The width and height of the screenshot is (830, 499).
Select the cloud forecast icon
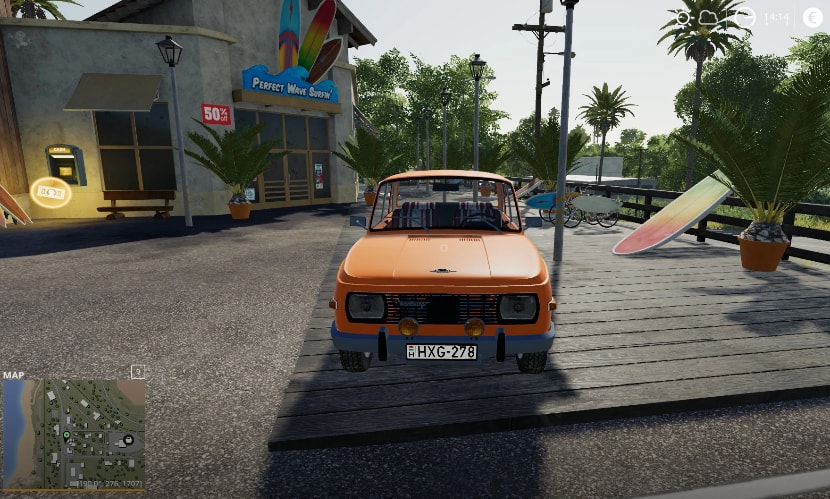[709, 18]
